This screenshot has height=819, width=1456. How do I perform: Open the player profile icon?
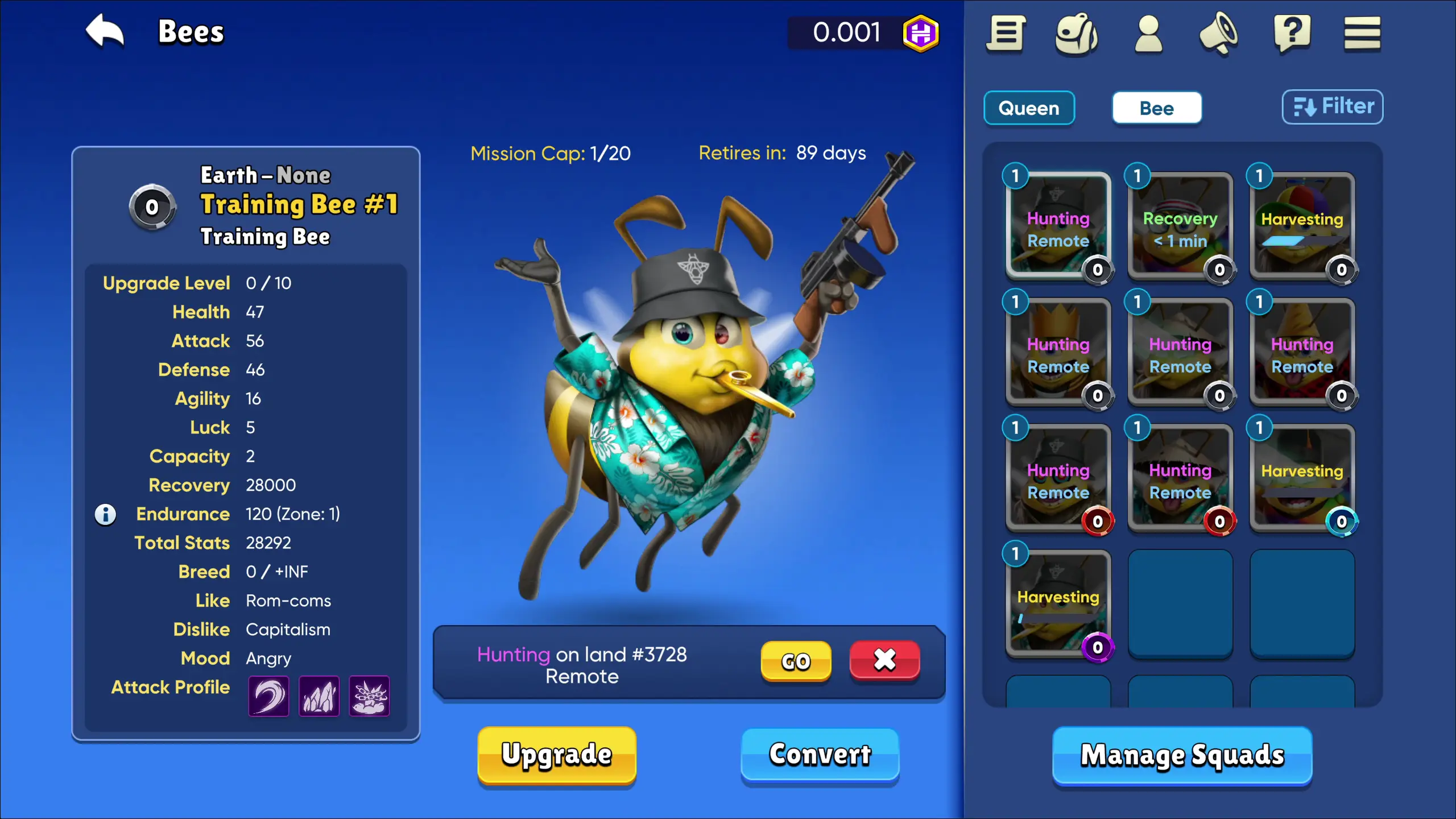click(1148, 34)
